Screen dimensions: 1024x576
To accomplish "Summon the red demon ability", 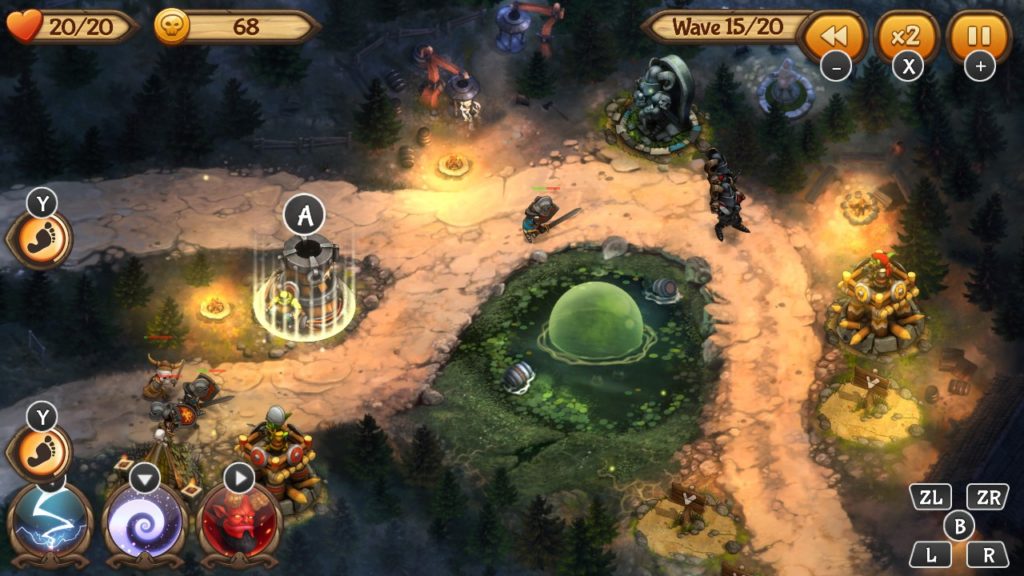I will pyautogui.click(x=239, y=523).
